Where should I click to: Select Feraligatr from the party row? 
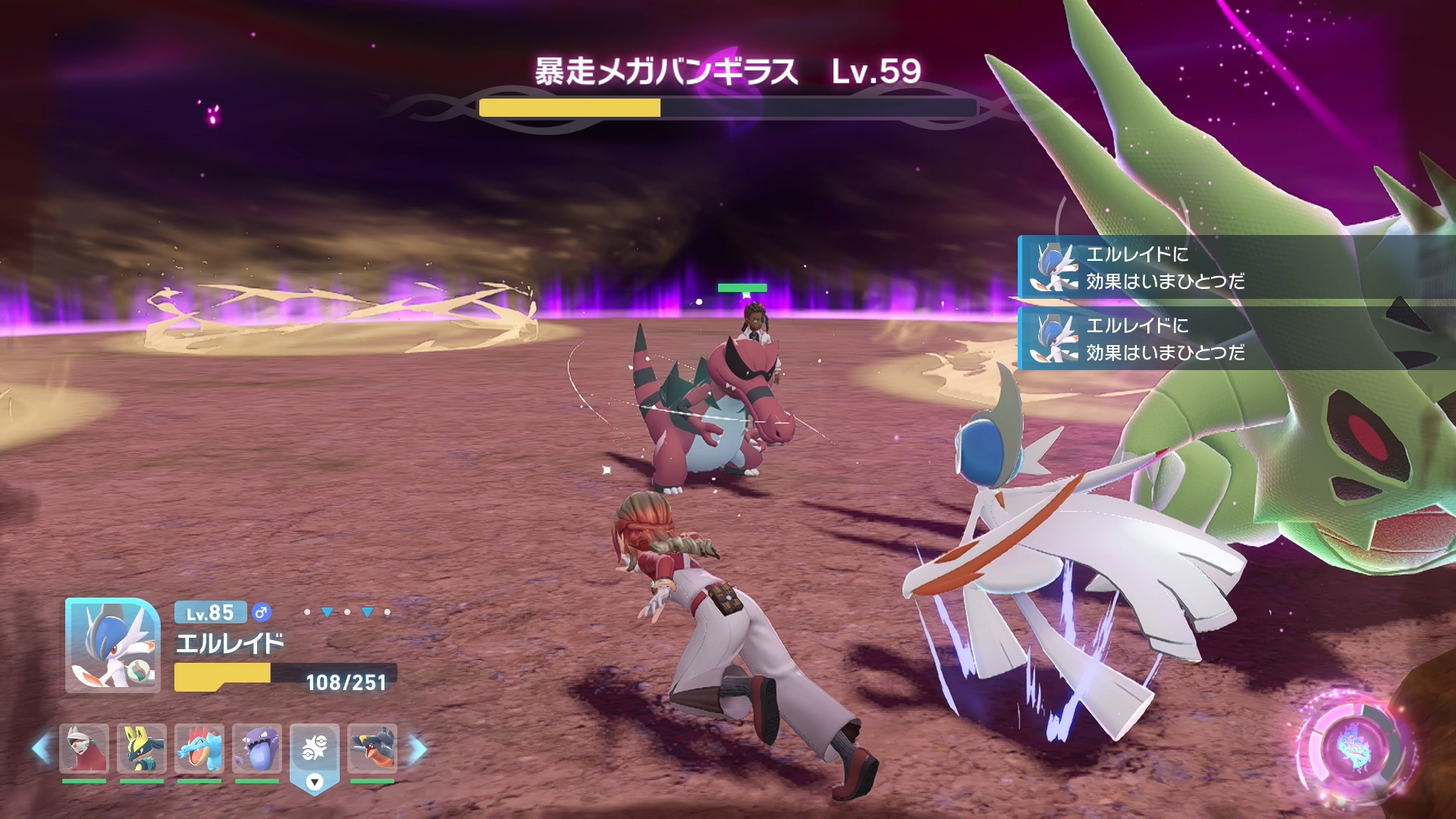[x=199, y=748]
